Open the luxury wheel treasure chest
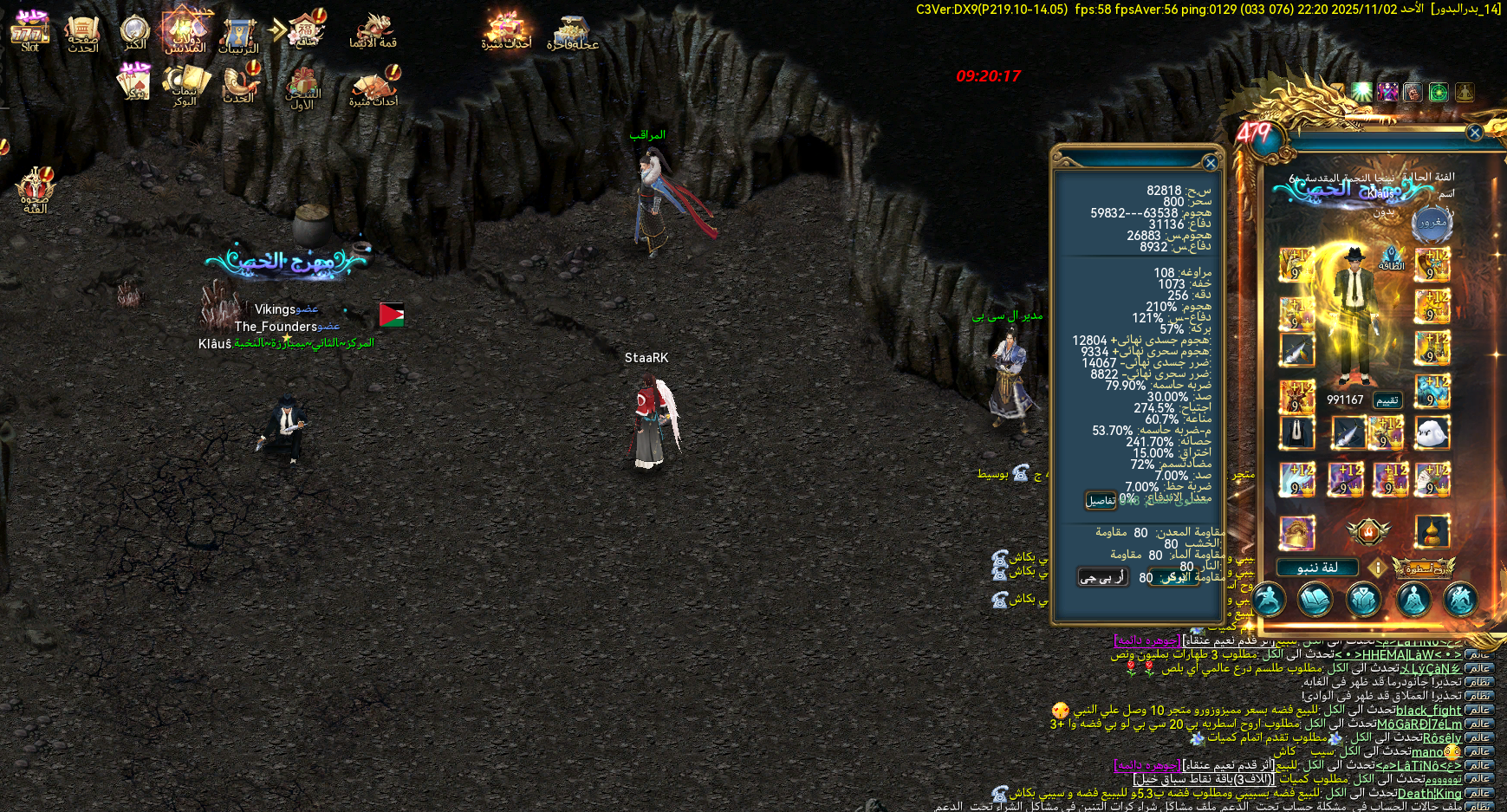This screenshot has height=812, width=1507. (572, 33)
